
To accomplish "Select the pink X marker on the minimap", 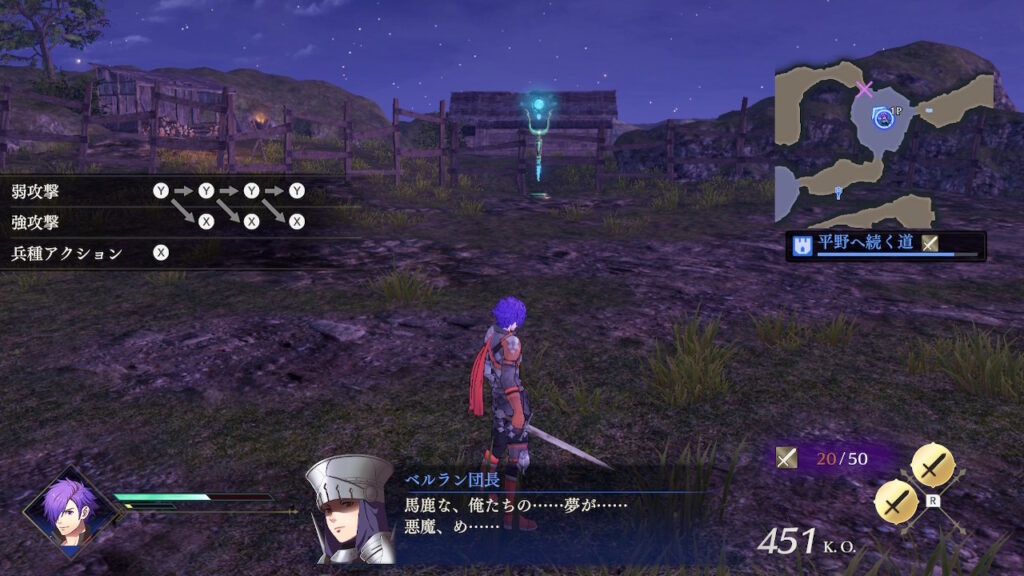I will [x=865, y=90].
